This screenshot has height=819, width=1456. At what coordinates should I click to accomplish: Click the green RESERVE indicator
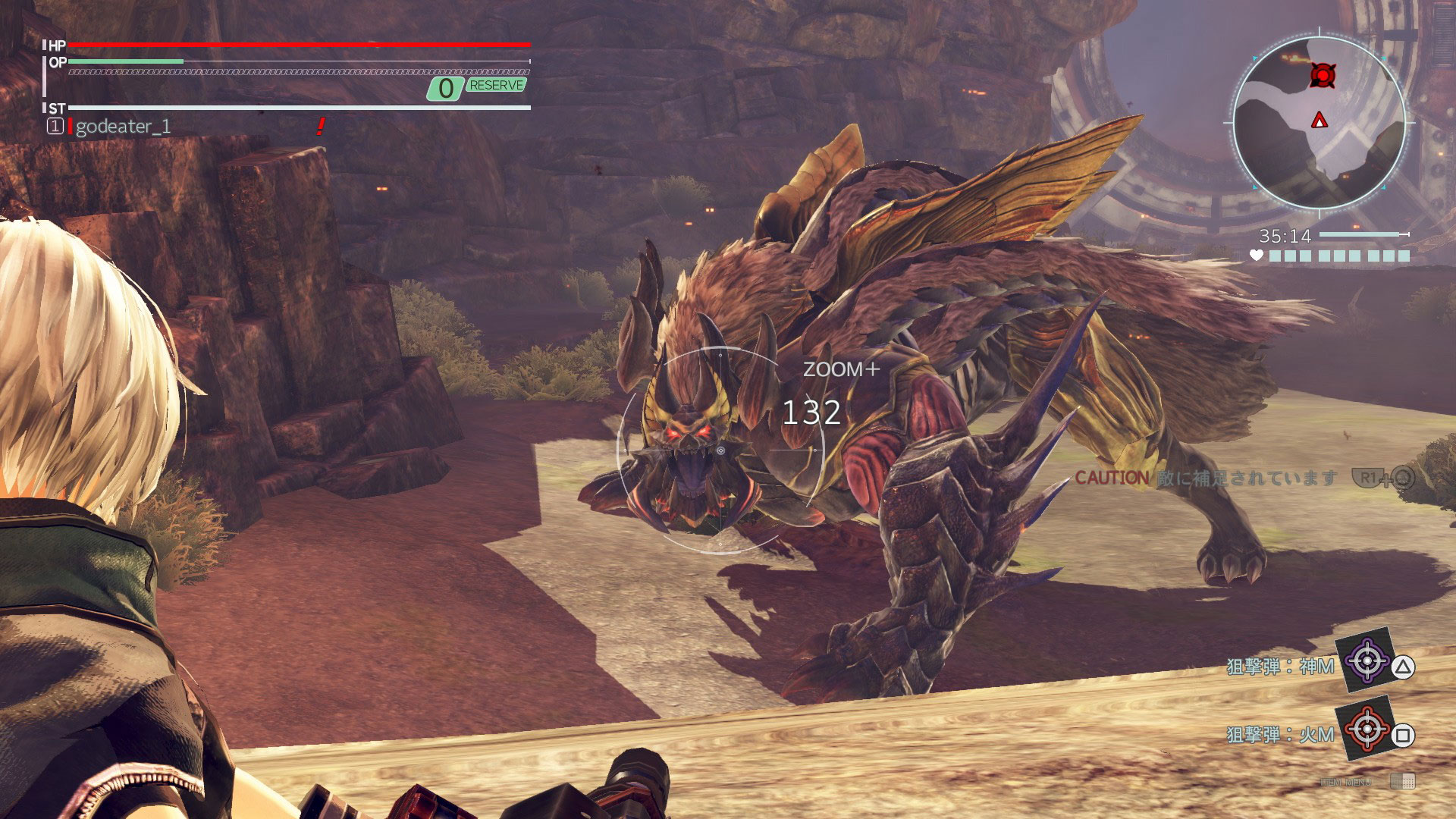496,86
